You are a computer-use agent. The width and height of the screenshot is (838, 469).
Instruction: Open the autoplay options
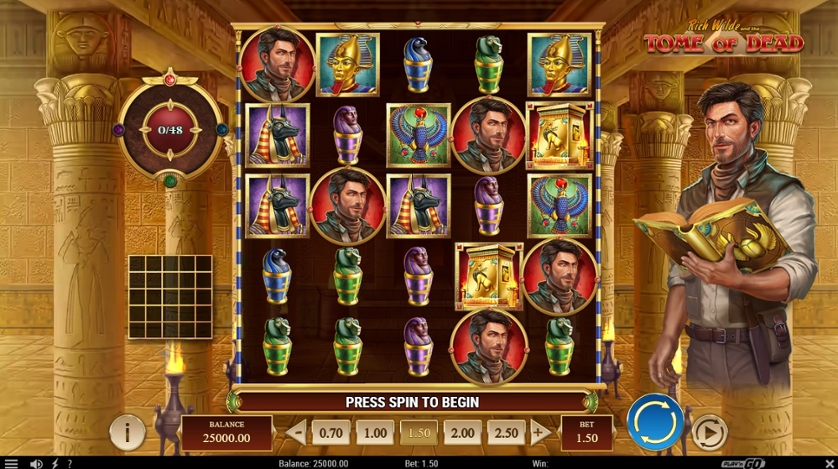(x=709, y=432)
